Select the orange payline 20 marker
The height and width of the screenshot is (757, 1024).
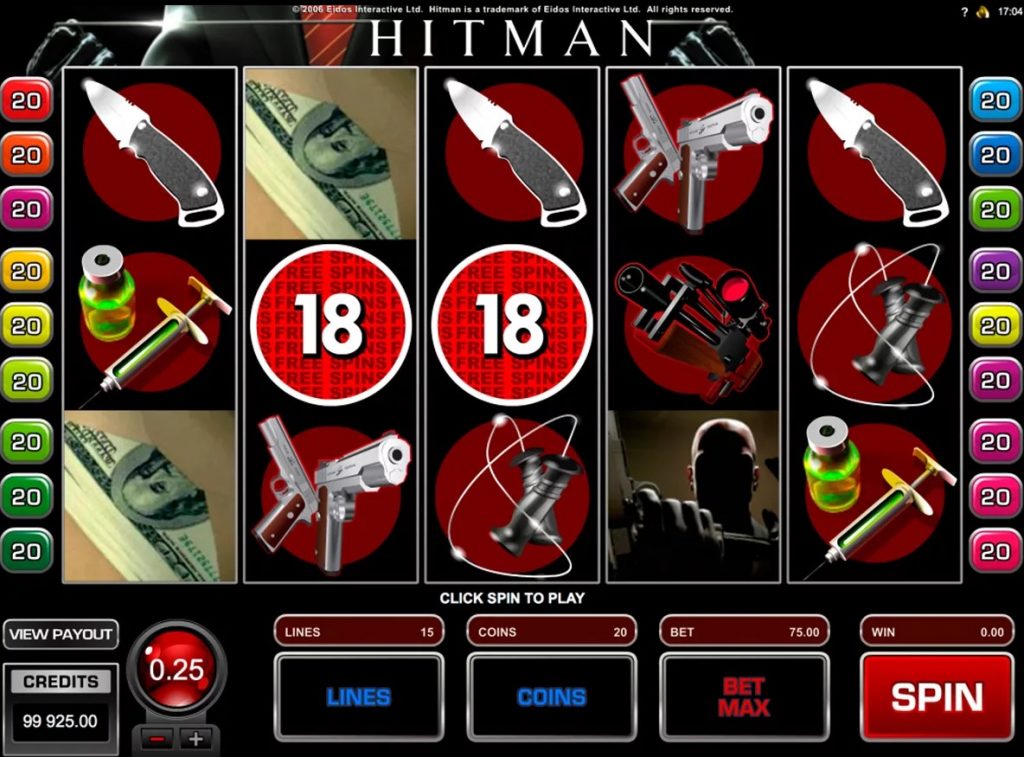tap(26, 155)
